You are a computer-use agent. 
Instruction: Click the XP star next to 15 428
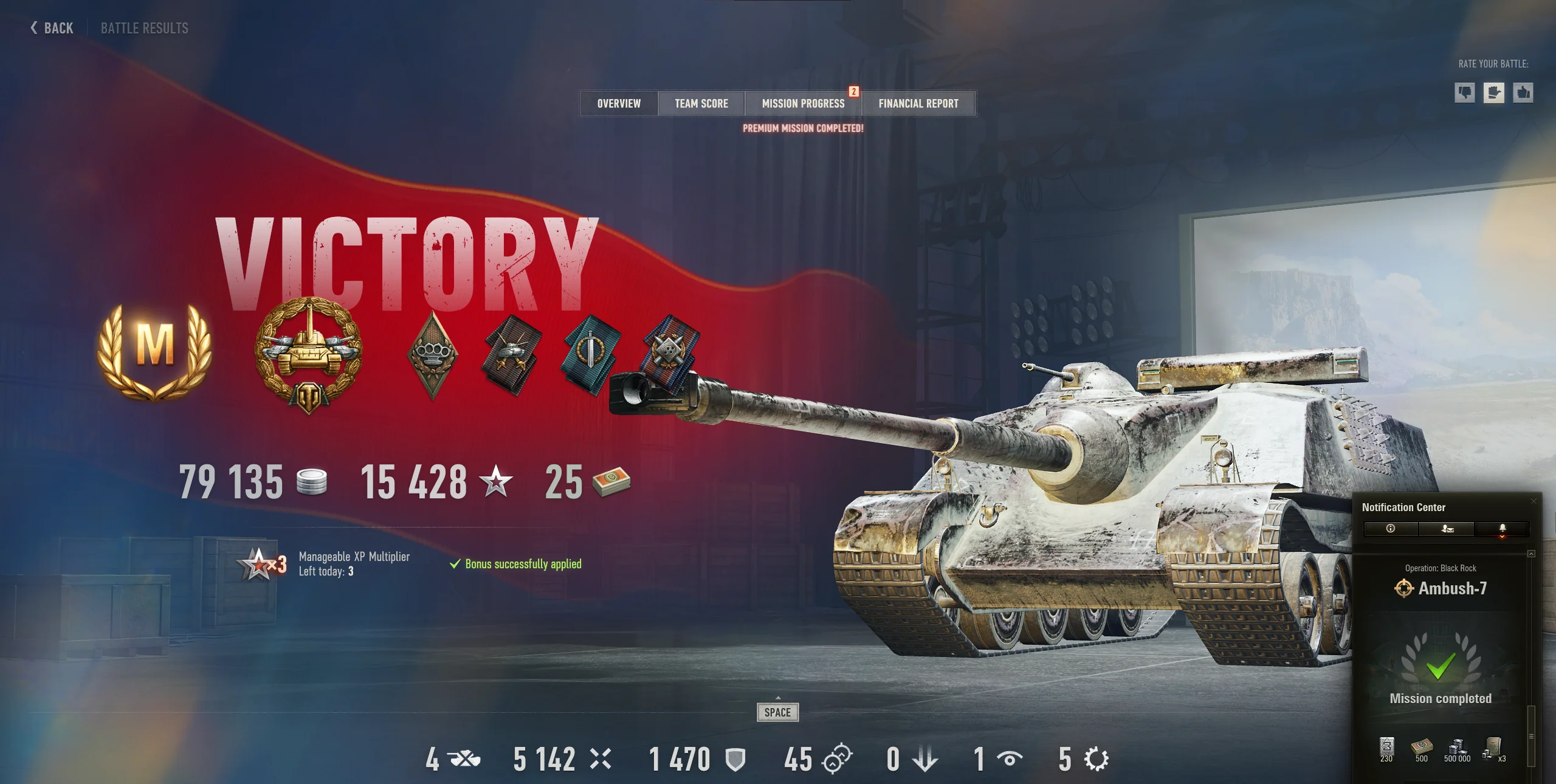[496, 482]
